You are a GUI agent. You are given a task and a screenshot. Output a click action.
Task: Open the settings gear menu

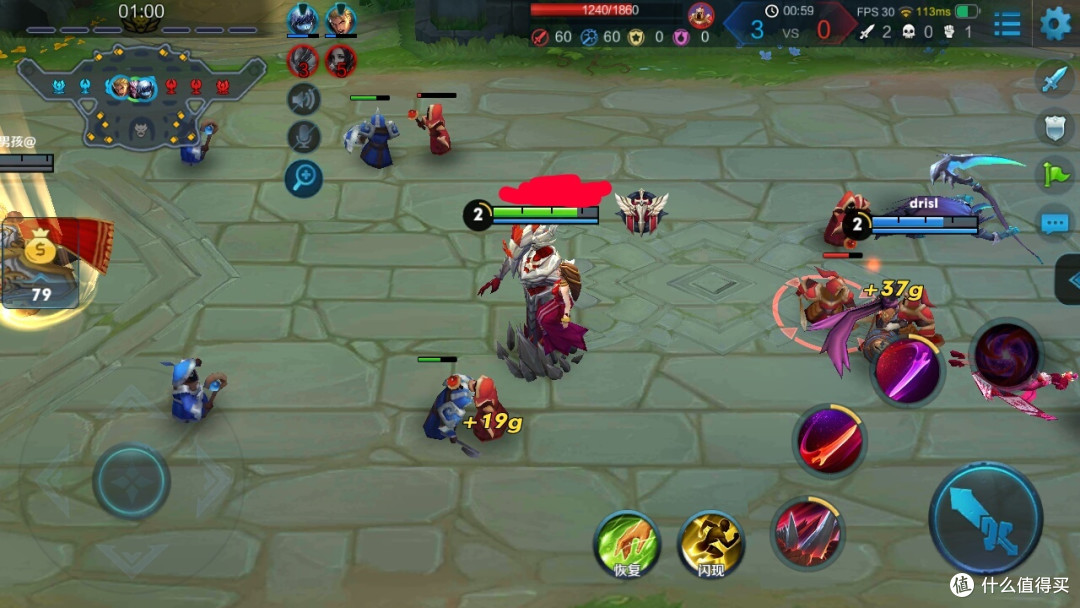tap(1055, 22)
